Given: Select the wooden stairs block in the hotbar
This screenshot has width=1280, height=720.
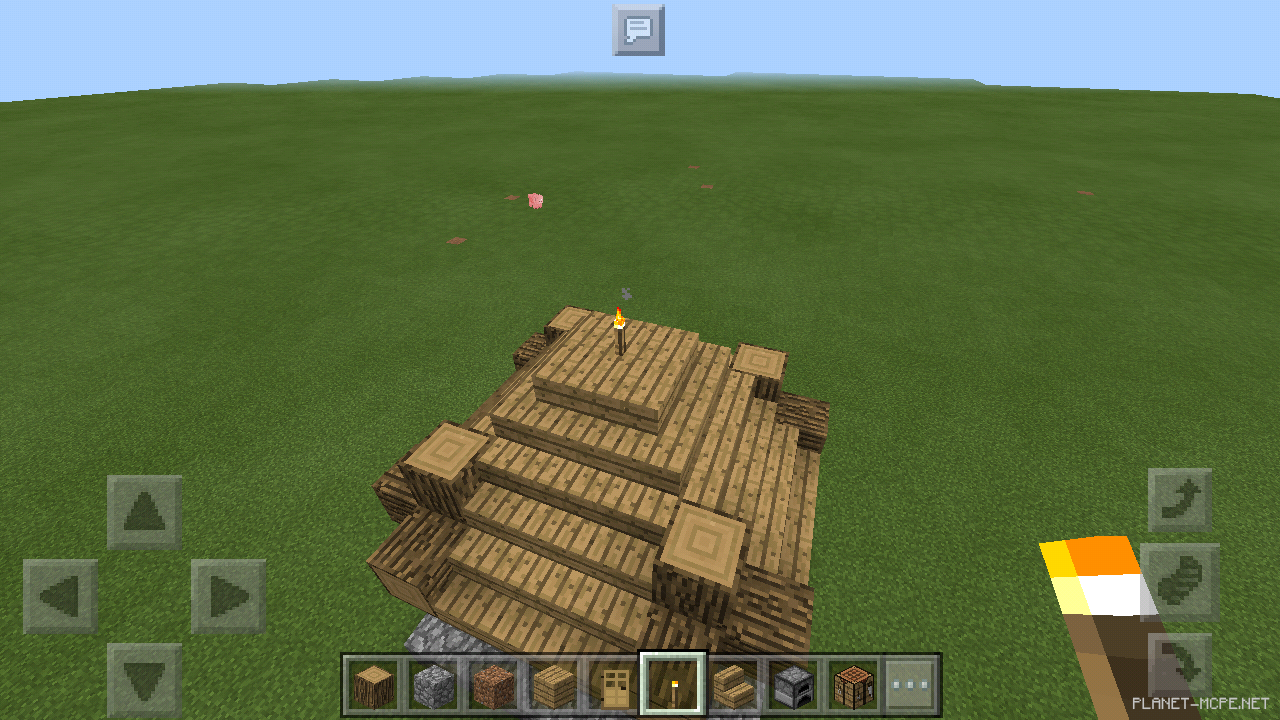Looking at the screenshot, I should click(x=731, y=685).
